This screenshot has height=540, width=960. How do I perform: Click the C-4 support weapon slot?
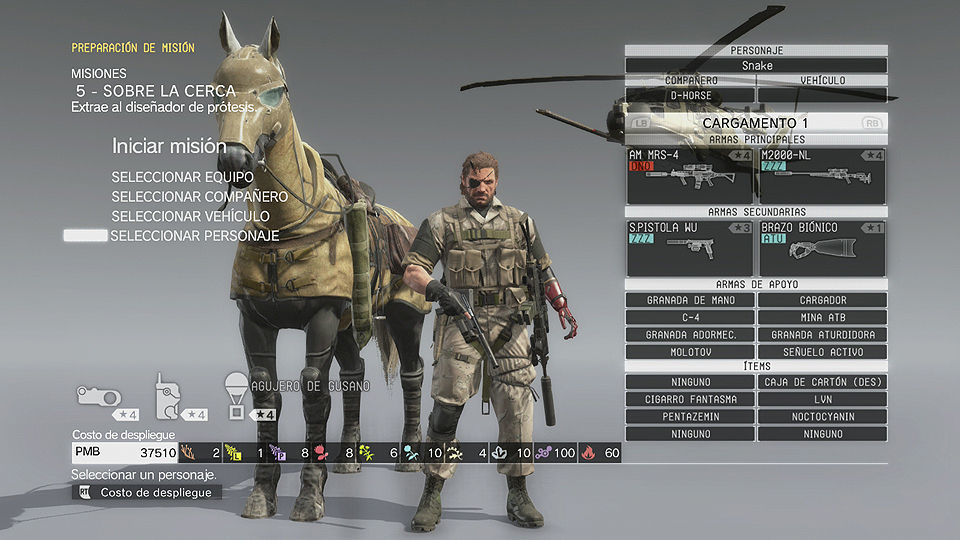(690, 317)
